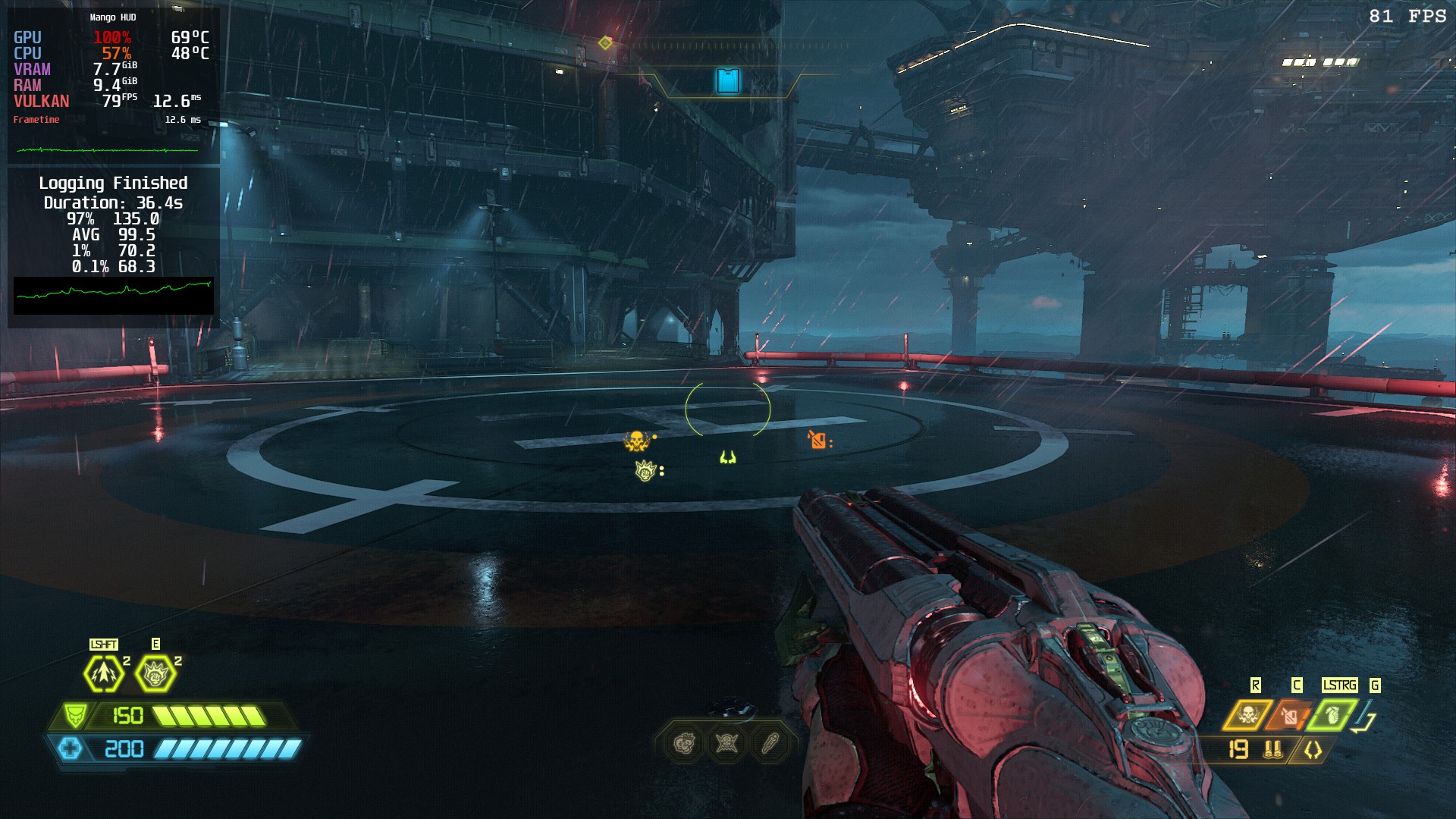This screenshot has height=819, width=1456.
Task: Select the yellow diamond compass marker
Action: (604, 43)
